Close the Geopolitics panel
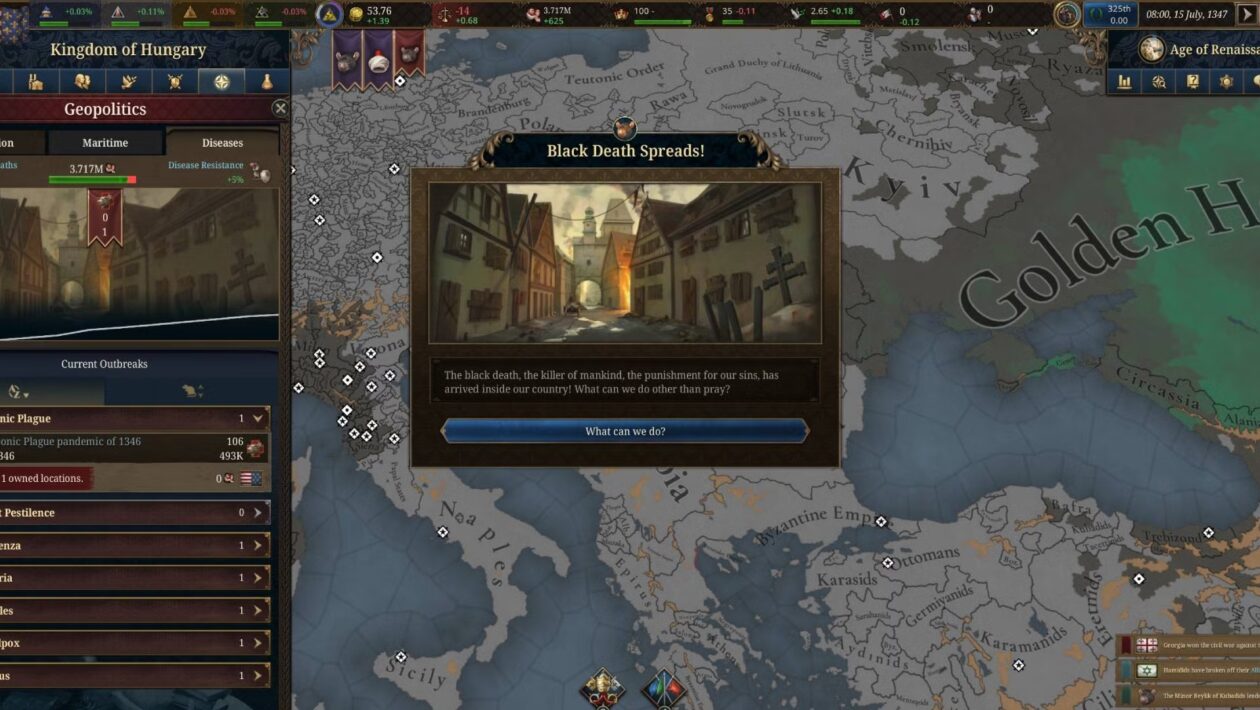Viewport: 1260px width, 710px height. point(280,108)
